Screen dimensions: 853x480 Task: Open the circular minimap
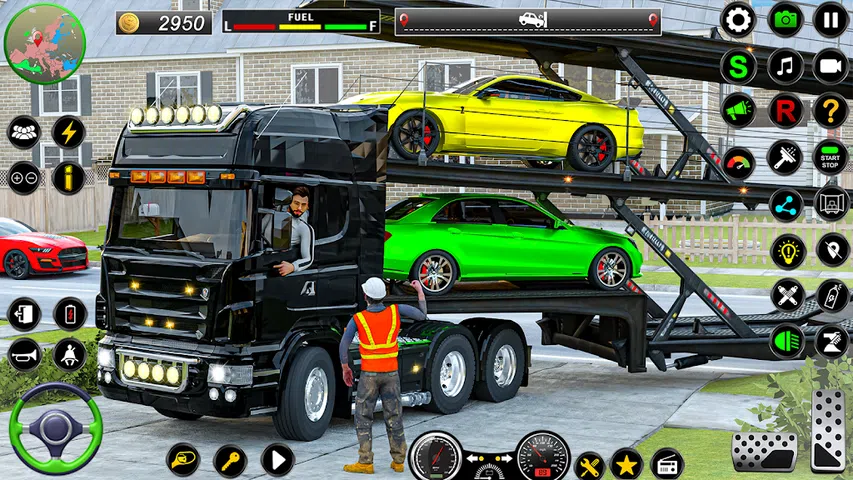pyautogui.click(x=45, y=43)
